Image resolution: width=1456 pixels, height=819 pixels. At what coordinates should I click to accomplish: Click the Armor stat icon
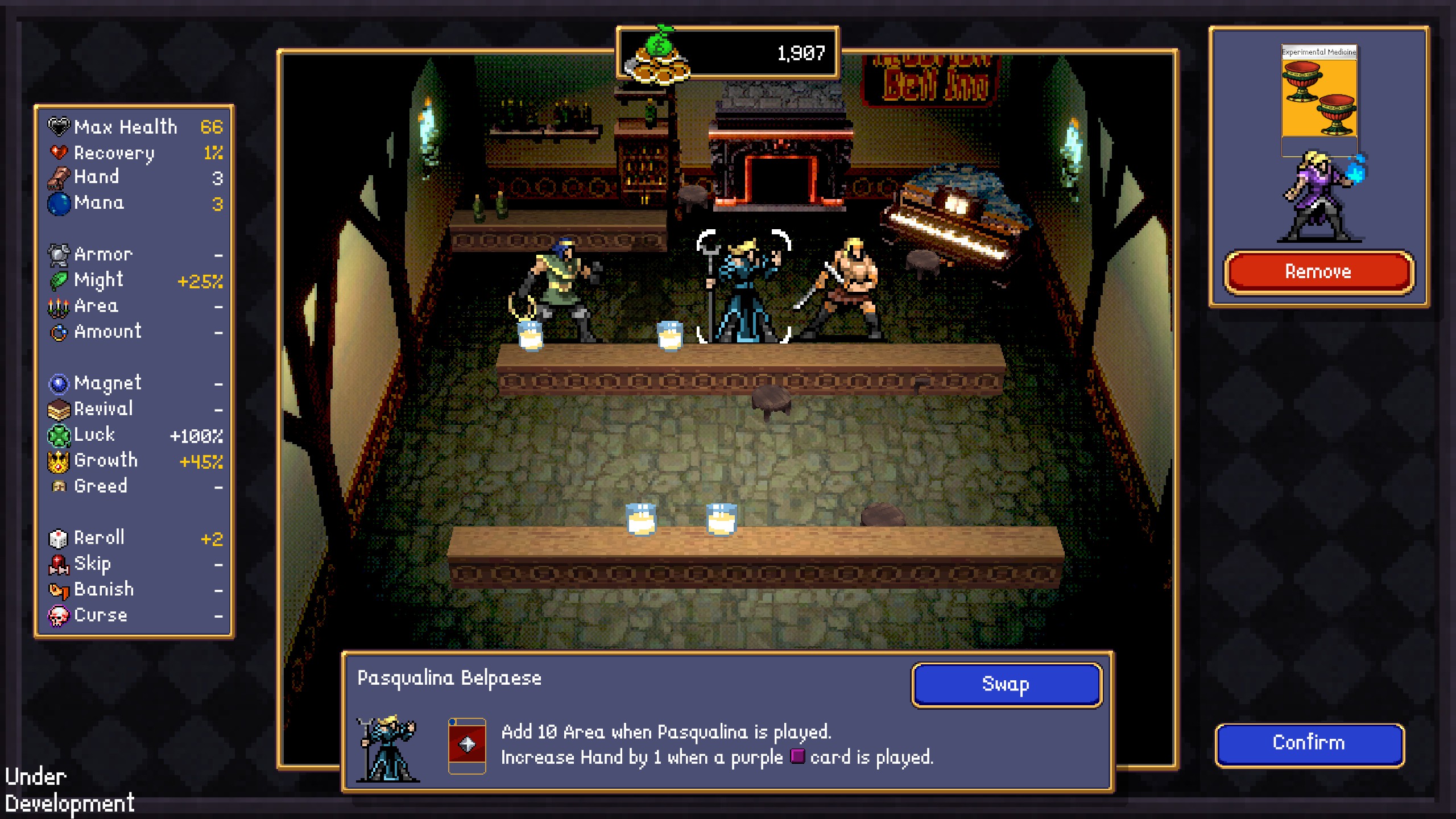59,254
